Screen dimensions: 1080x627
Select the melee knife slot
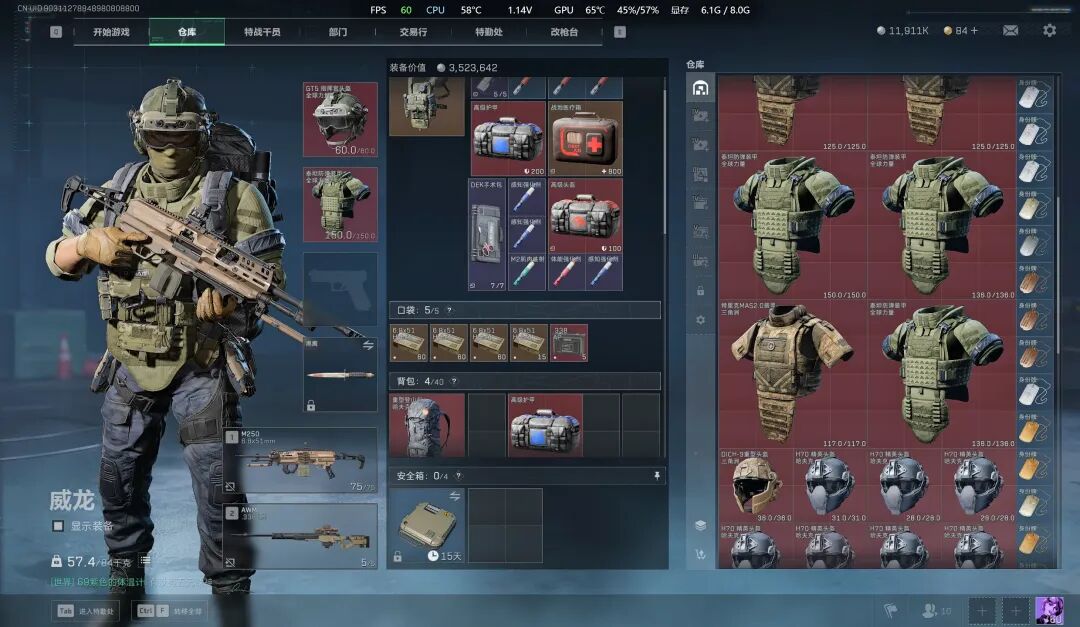(x=340, y=375)
